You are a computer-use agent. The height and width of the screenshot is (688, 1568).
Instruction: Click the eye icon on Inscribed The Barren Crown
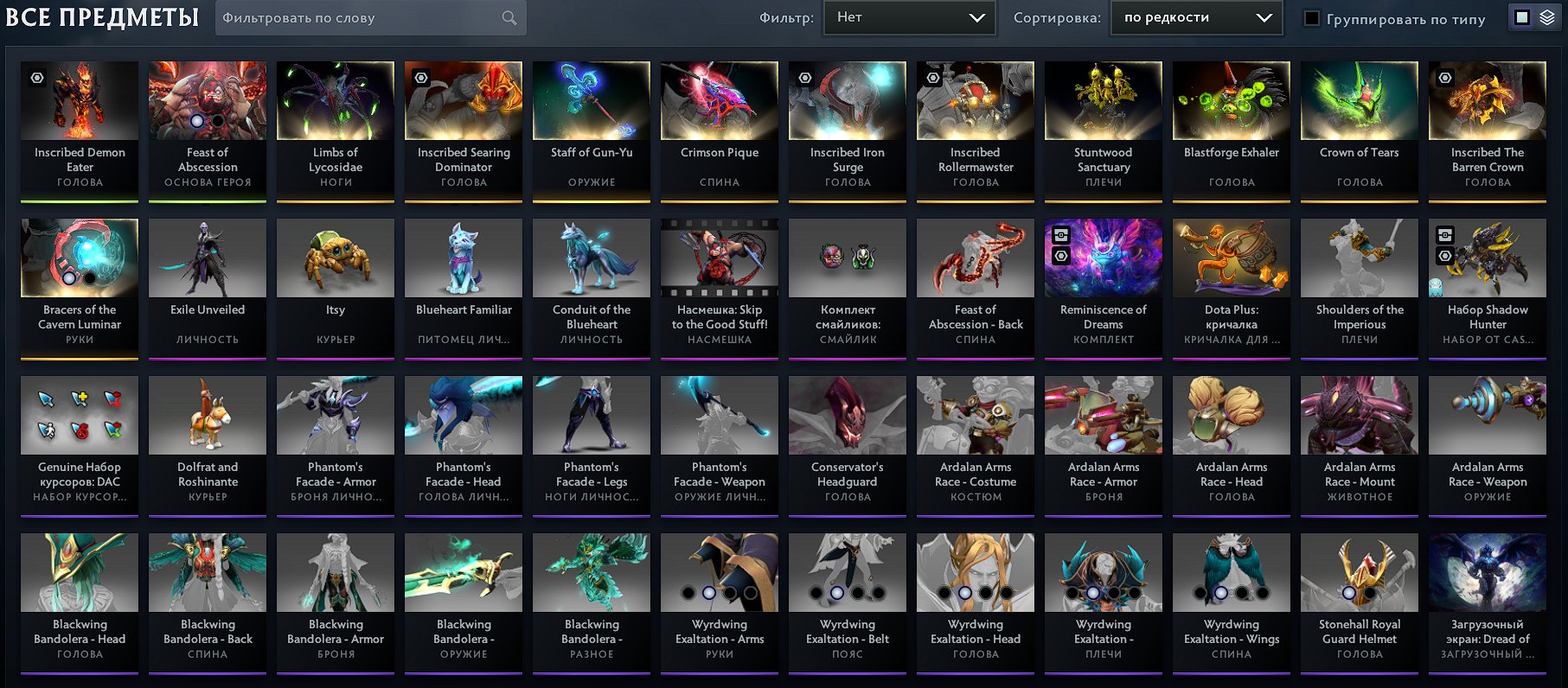tap(1446, 78)
